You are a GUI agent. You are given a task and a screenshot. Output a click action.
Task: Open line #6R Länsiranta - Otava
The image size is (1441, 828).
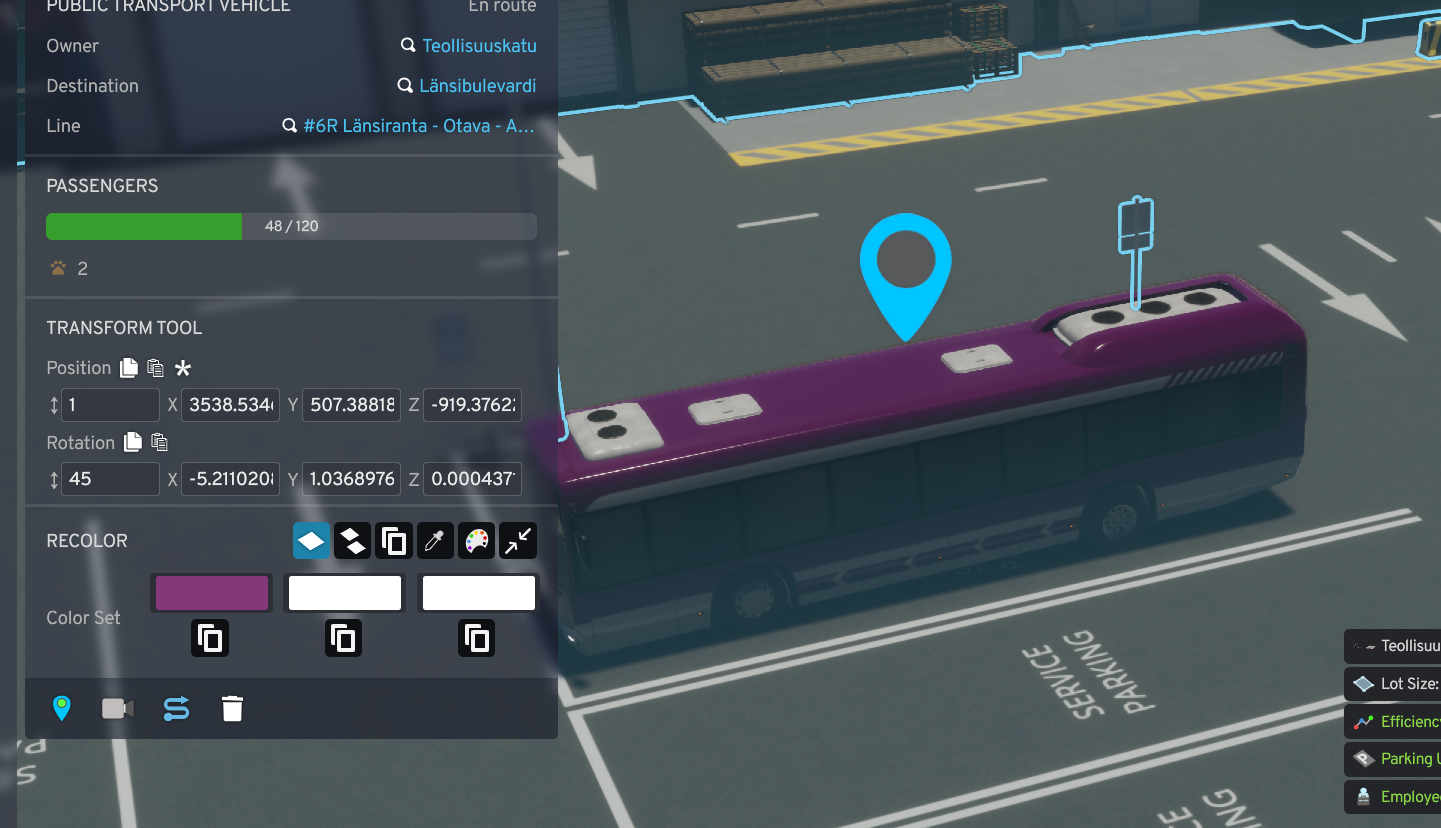coord(416,125)
